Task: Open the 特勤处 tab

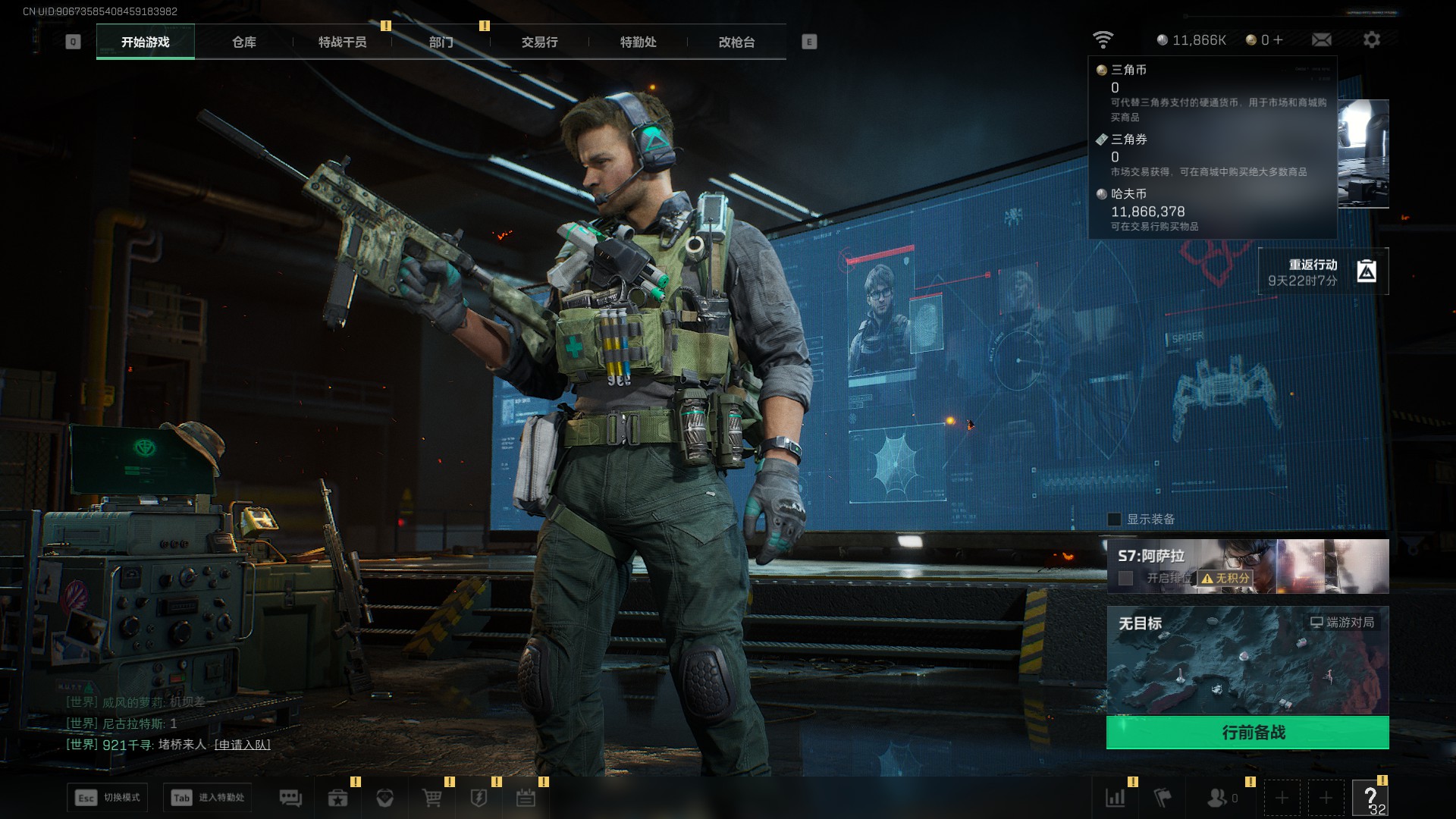Action: pos(638,42)
